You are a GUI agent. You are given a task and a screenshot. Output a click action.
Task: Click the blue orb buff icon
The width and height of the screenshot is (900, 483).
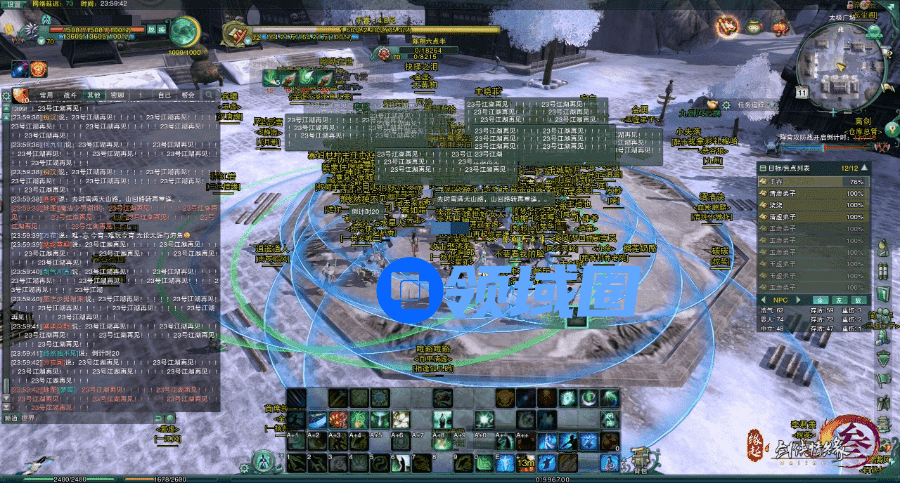point(20,69)
